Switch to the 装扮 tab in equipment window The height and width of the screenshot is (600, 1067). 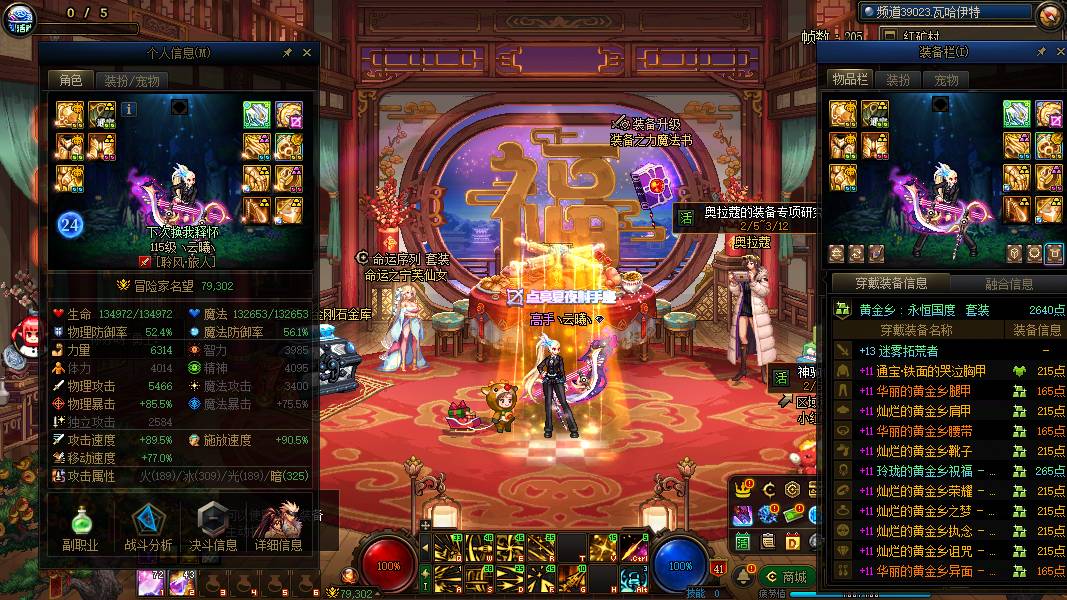point(898,80)
